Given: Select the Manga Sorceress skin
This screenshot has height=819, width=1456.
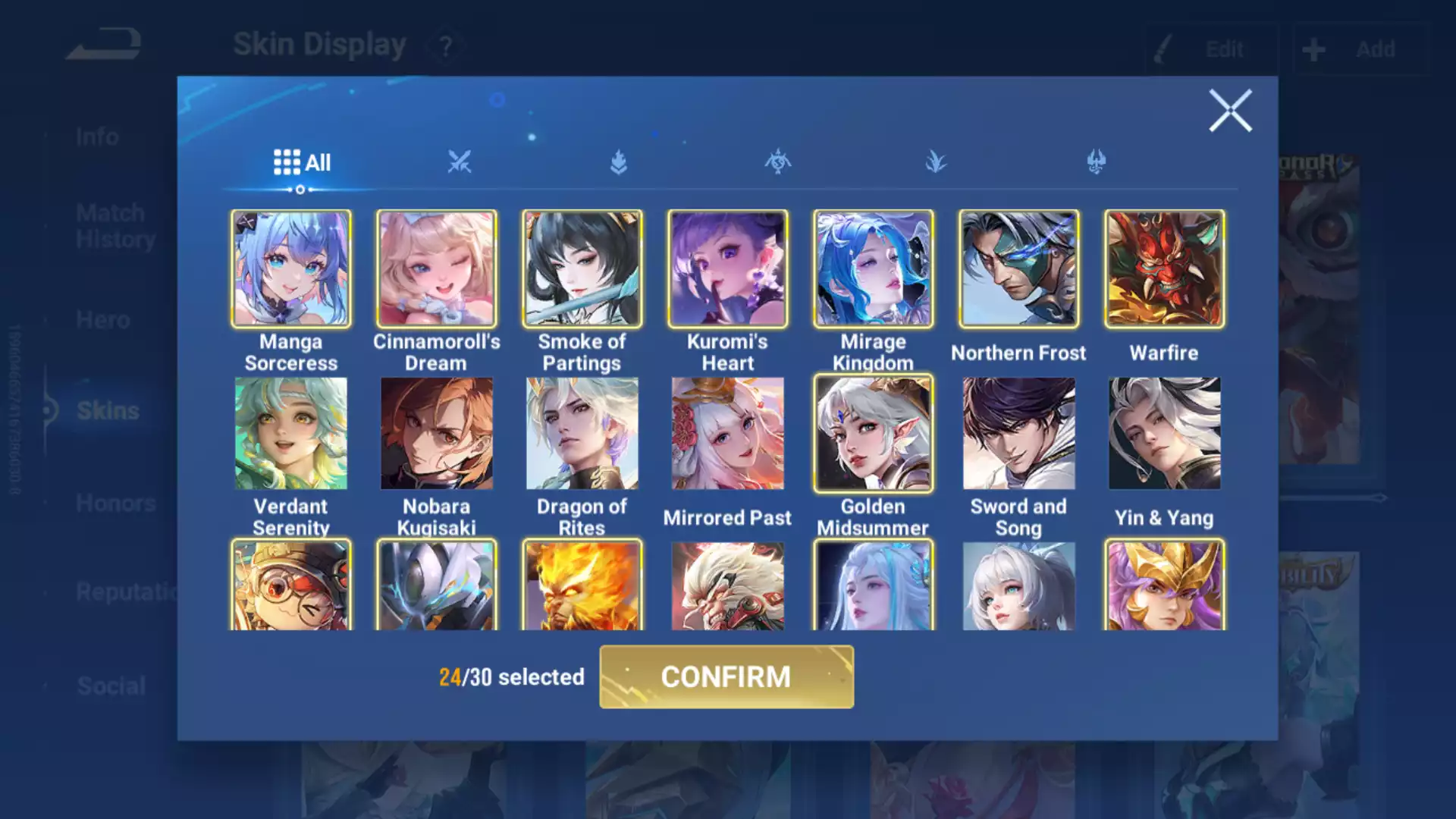Looking at the screenshot, I should click(x=291, y=269).
